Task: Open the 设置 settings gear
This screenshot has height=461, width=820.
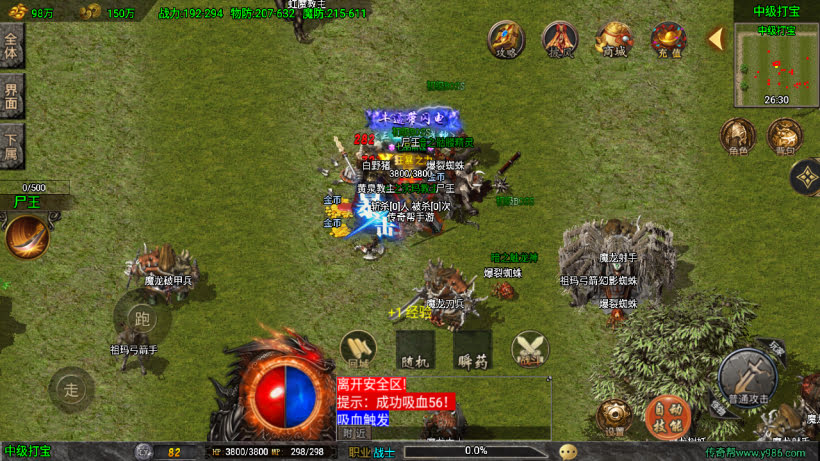Action: (614, 416)
